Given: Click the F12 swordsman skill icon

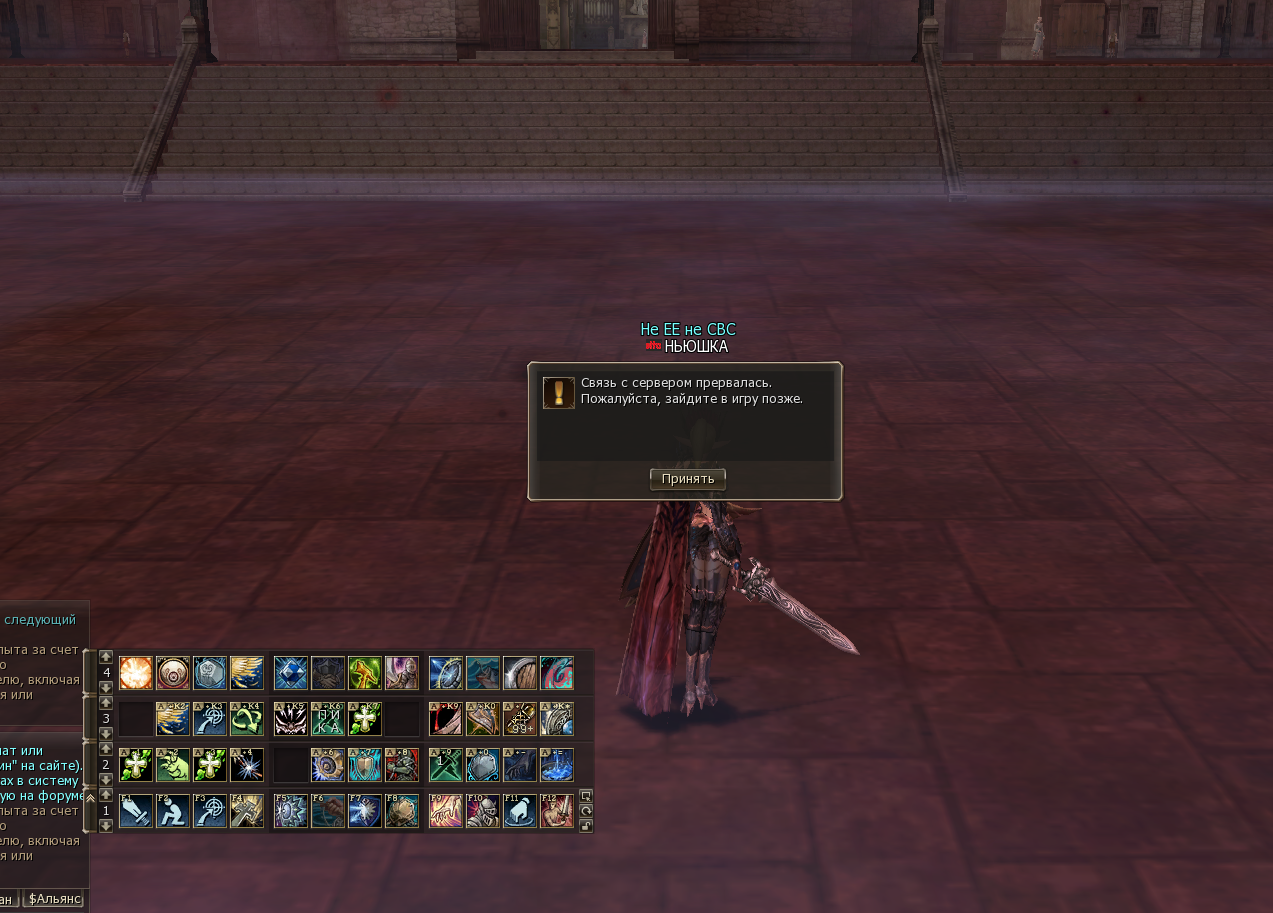Looking at the screenshot, I should [557, 811].
